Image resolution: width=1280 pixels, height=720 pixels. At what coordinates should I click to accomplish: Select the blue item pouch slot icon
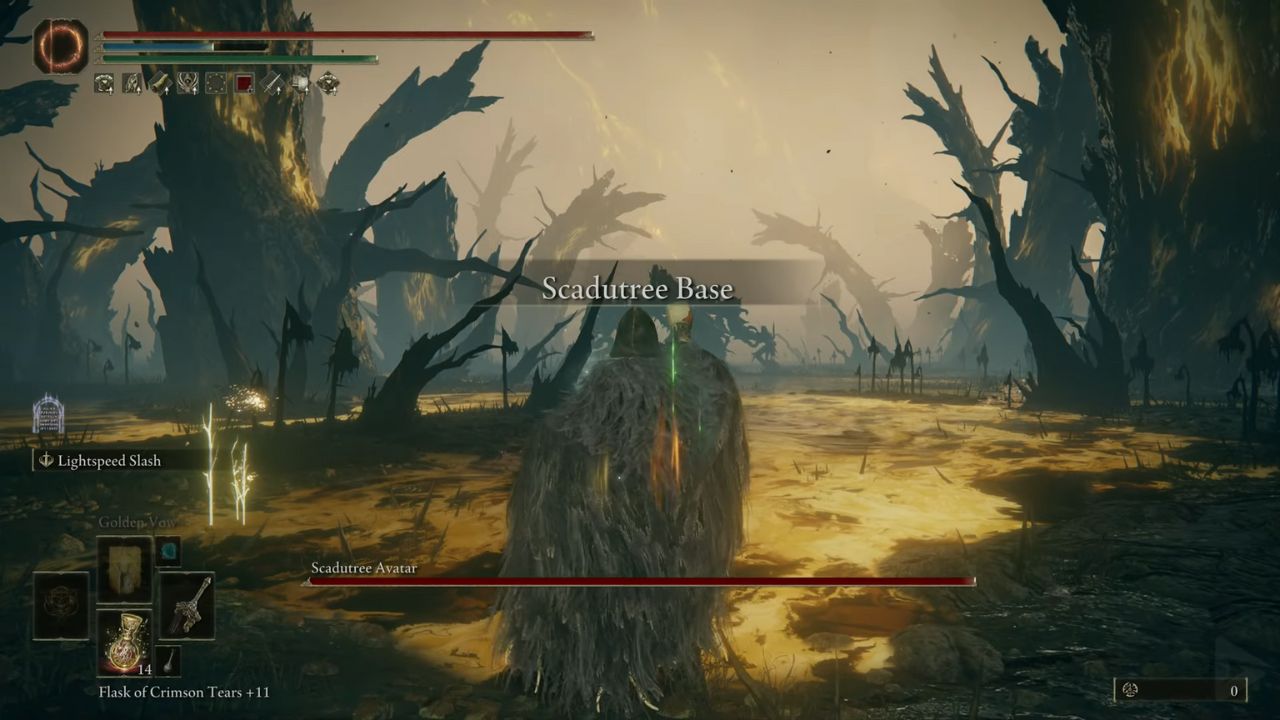pos(169,551)
